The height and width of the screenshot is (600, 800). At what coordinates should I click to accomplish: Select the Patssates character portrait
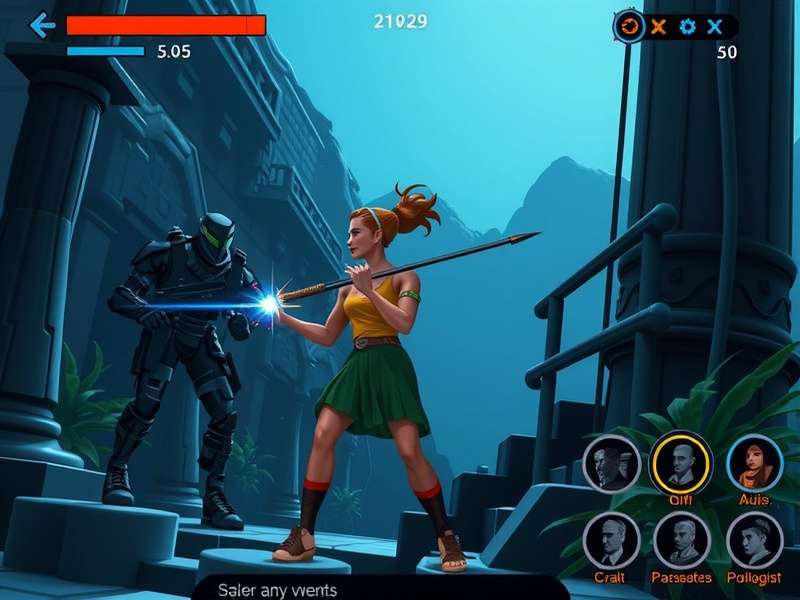point(681,540)
